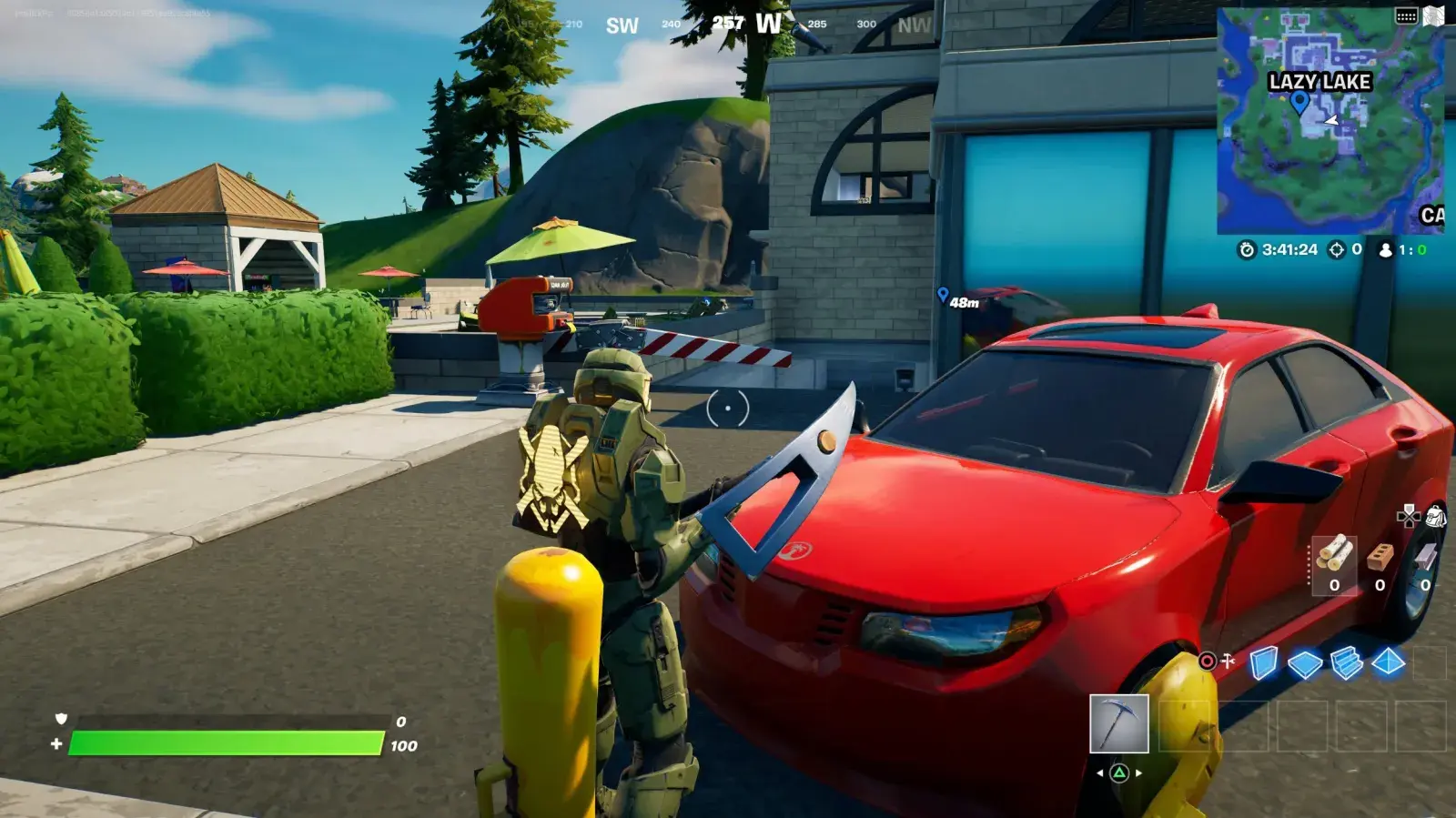Click the blue 48m quest marker

[943, 295]
